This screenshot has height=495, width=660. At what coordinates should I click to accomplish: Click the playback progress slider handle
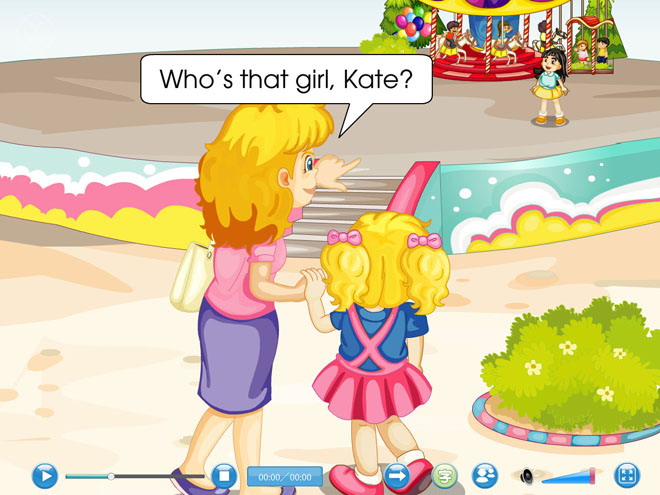pyautogui.click(x=111, y=476)
